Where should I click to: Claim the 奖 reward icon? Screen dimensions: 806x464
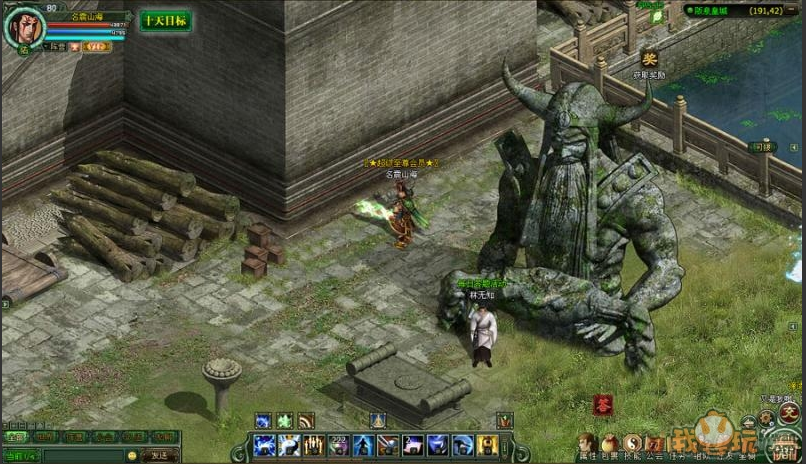pyautogui.click(x=649, y=59)
